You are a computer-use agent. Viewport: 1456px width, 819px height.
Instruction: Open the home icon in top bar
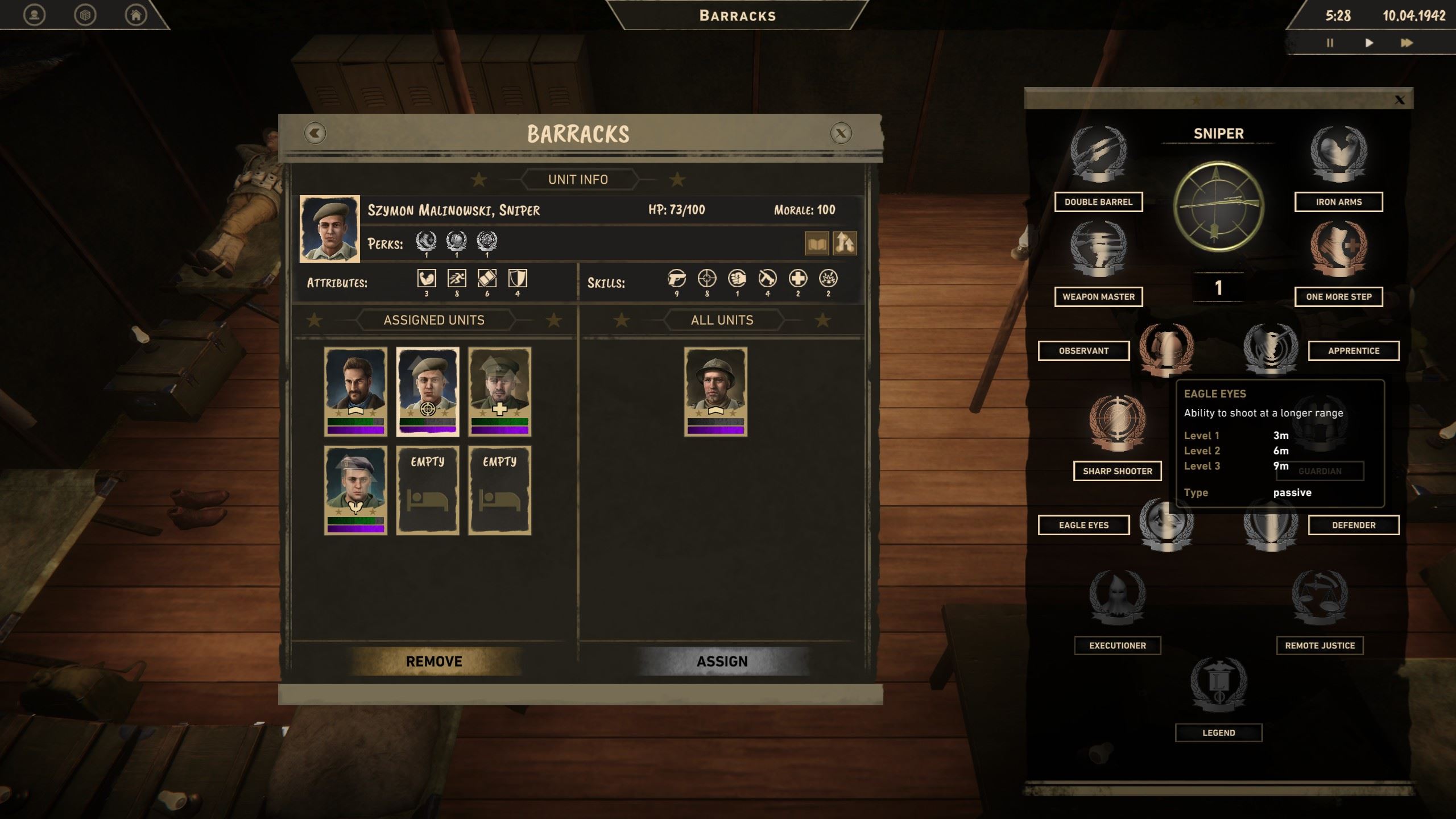coord(136,15)
